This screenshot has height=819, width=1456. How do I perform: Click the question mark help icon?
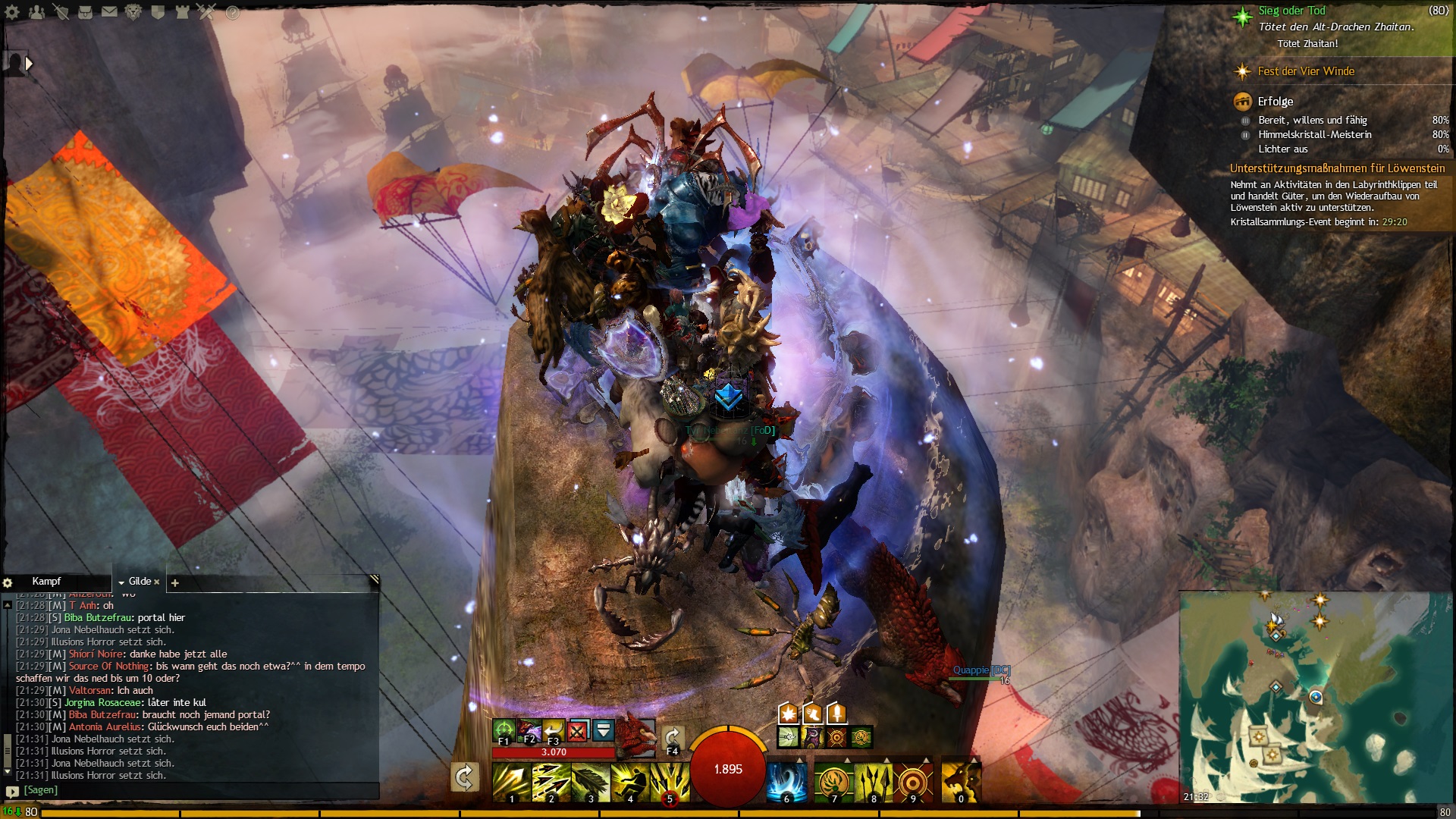(x=232, y=12)
